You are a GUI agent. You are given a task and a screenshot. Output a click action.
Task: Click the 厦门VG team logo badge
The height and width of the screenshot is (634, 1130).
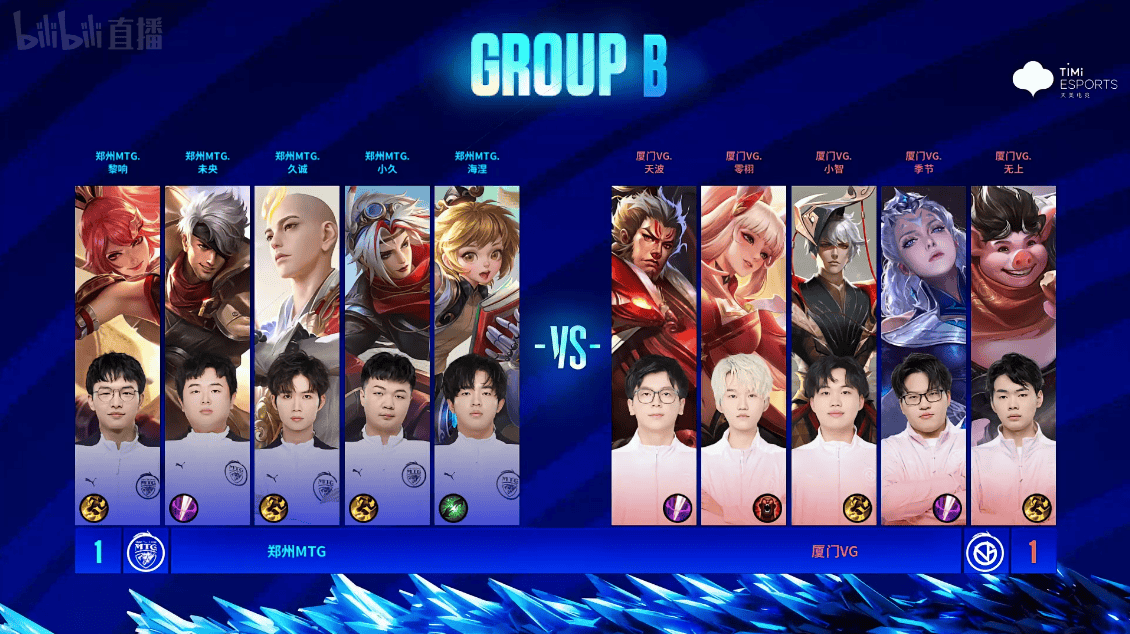[984, 552]
